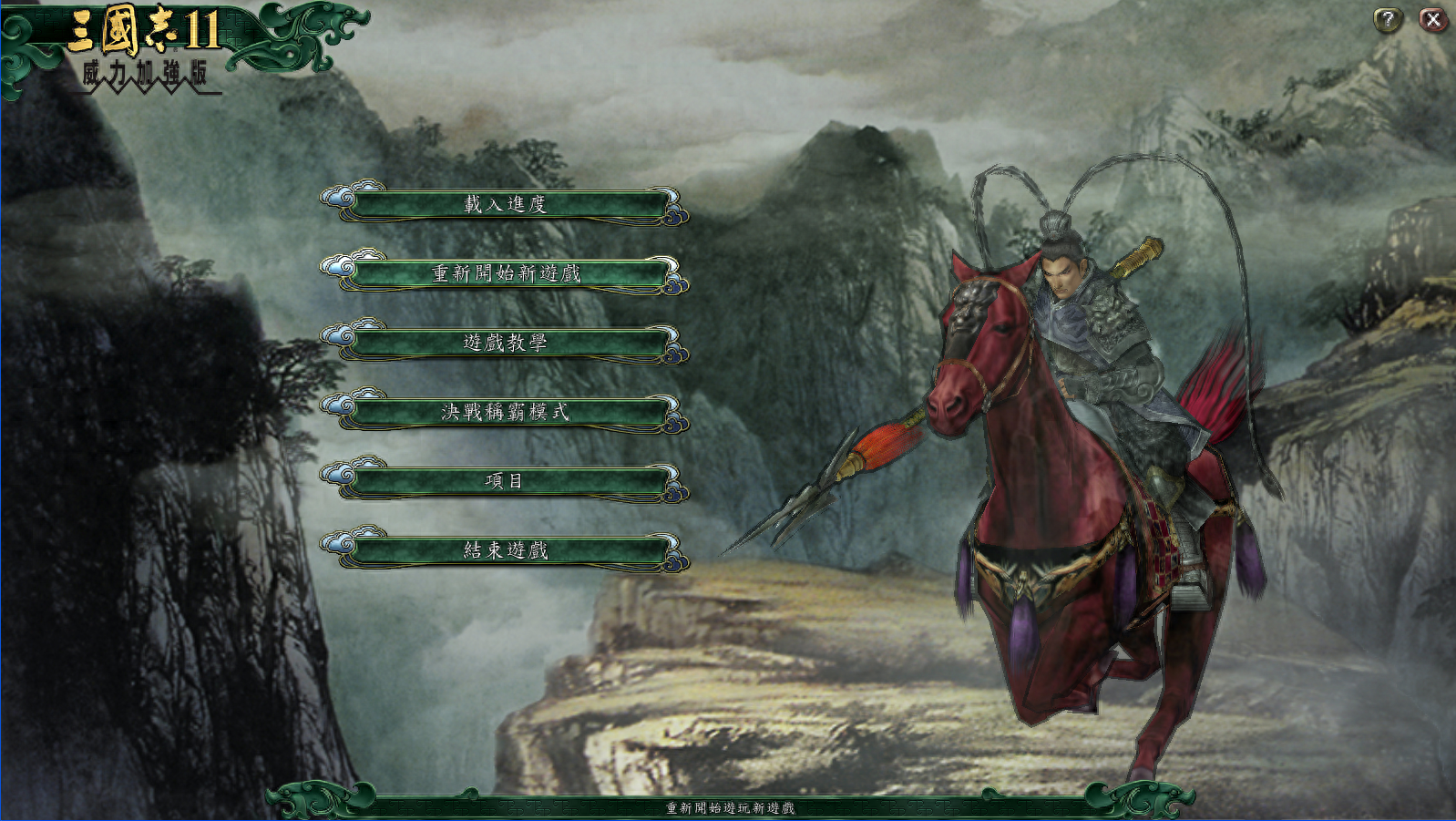The image size is (1456, 821).
Task: Open help with the question mark button
Action: click(1388, 19)
